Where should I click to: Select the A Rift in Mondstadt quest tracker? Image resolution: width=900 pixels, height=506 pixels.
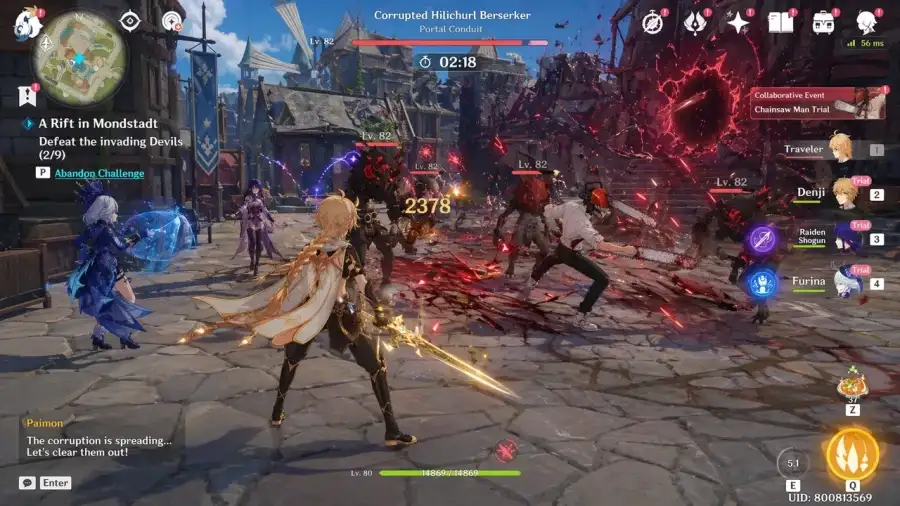pos(98,124)
